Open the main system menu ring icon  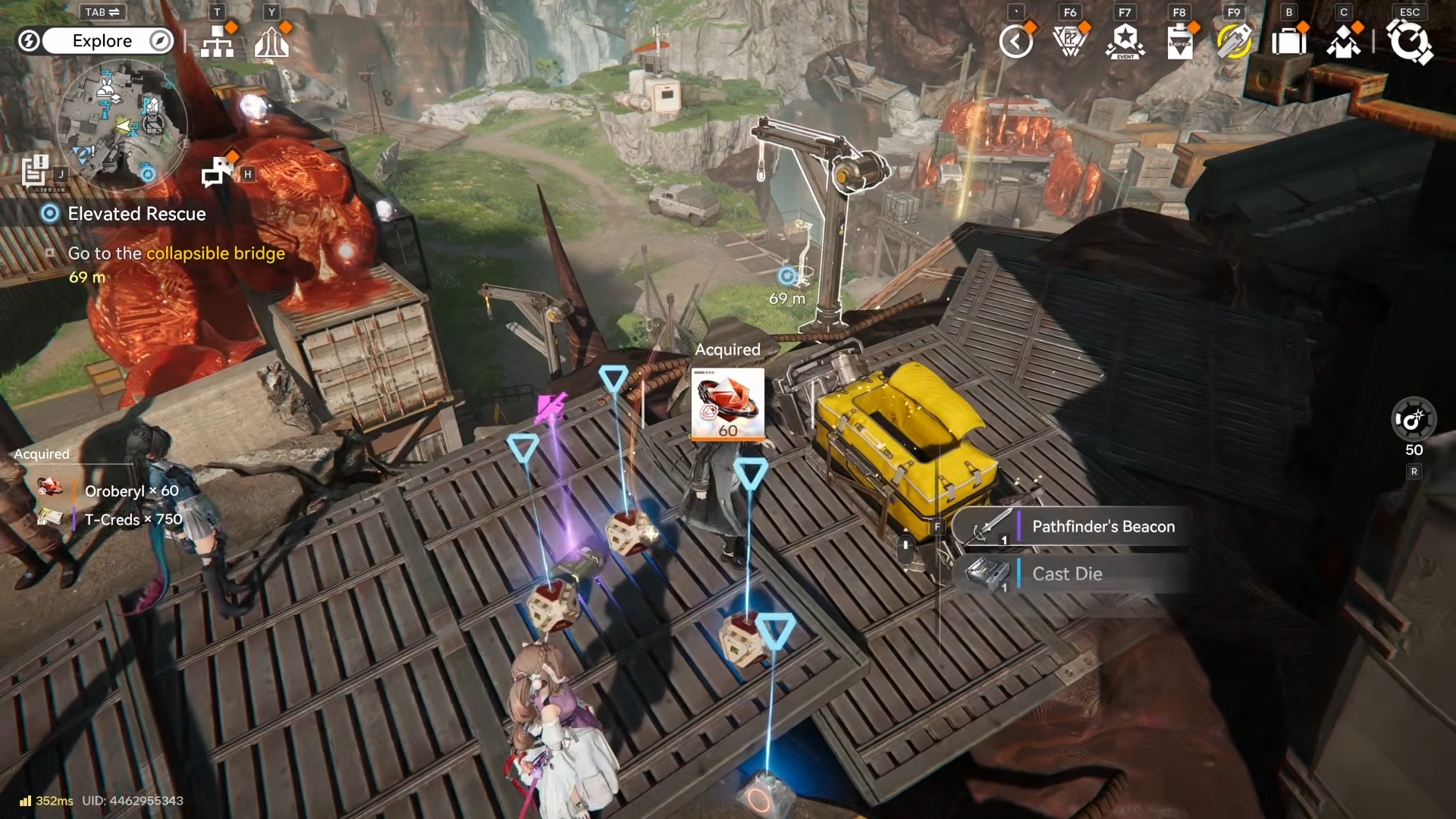coord(1409,42)
